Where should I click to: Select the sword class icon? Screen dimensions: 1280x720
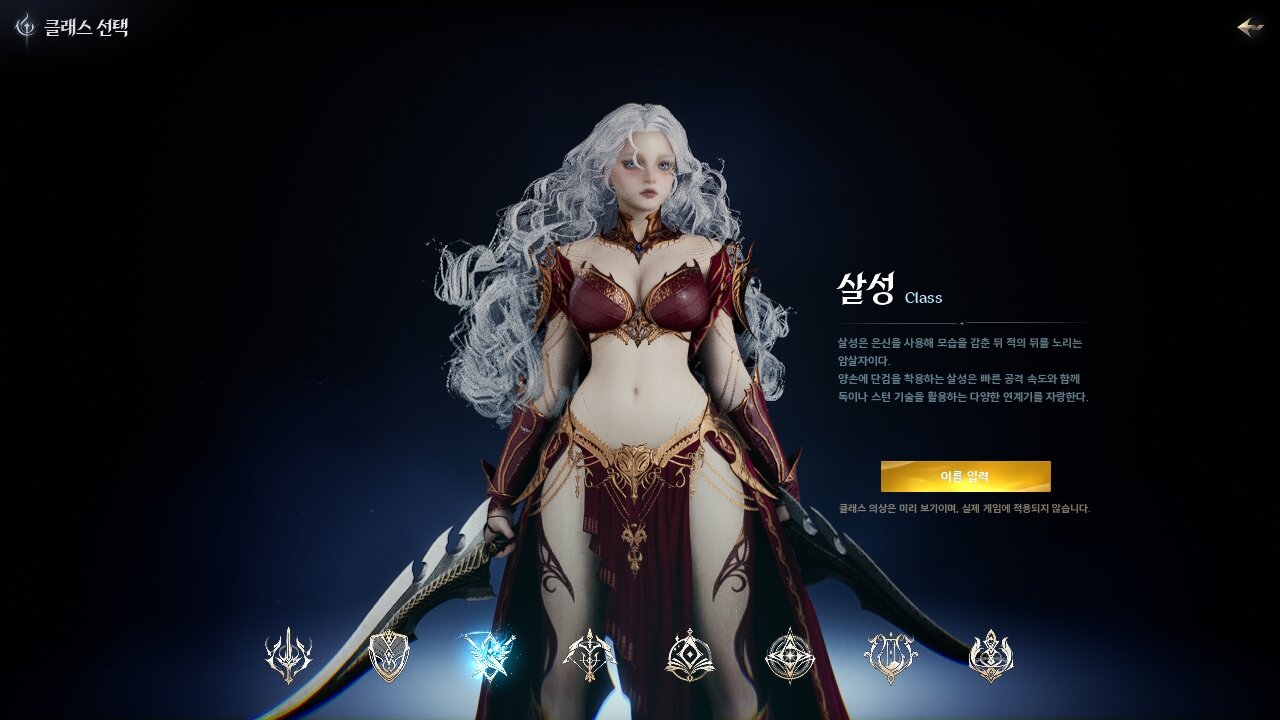(288, 656)
